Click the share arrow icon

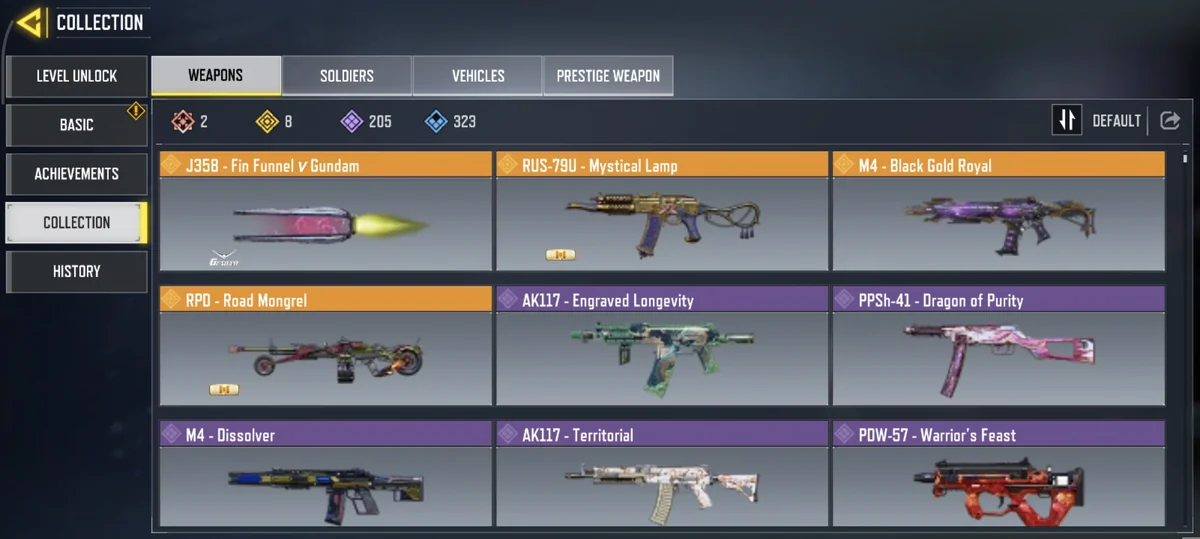tap(1169, 121)
